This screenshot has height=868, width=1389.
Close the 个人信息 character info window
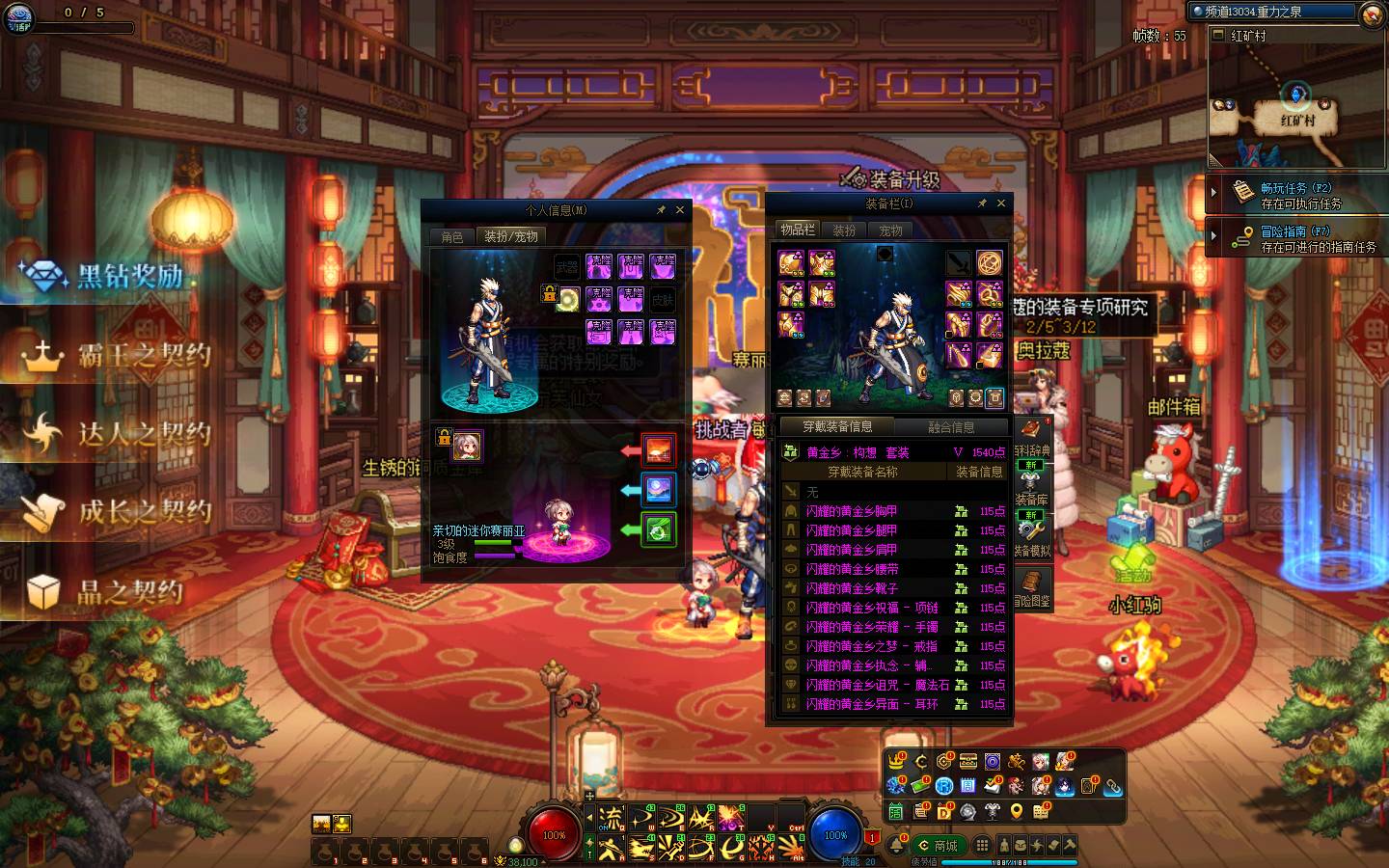coord(680,209)
